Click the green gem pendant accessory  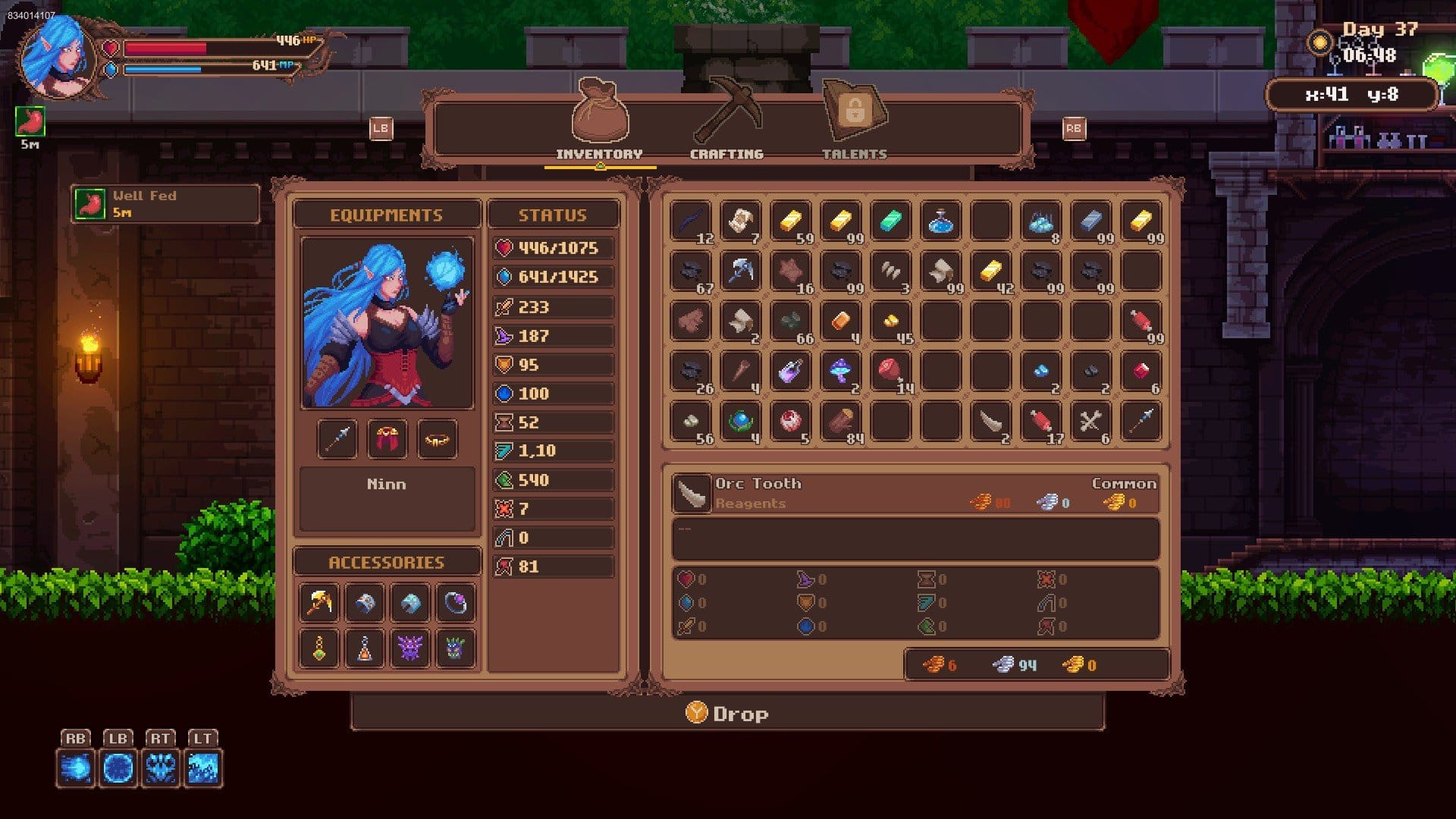point(319,648)
